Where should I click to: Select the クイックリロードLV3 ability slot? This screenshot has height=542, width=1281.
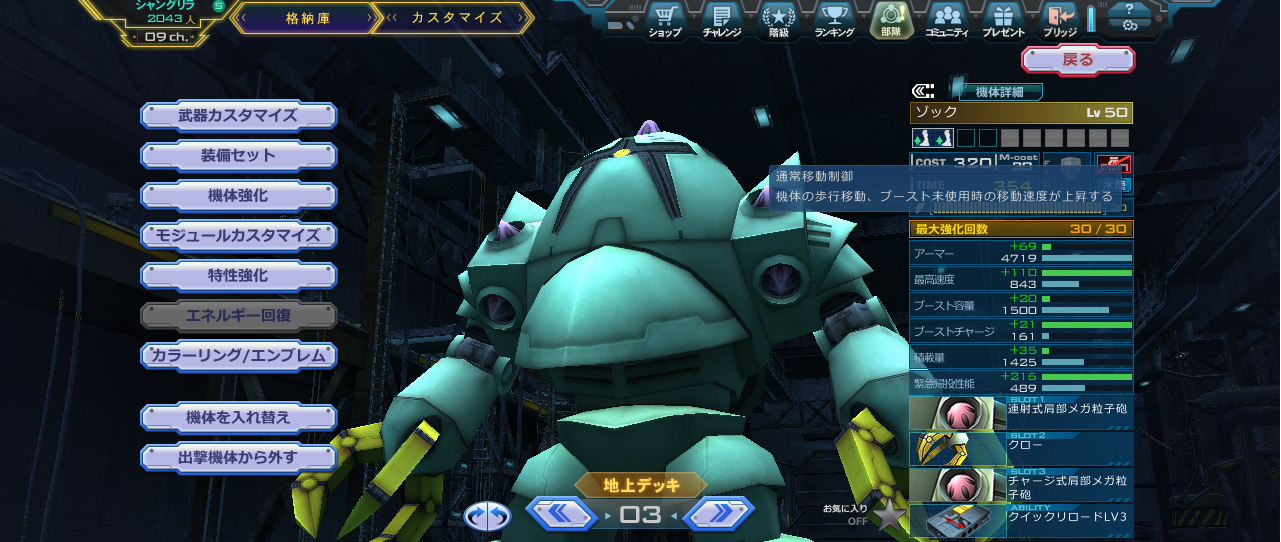[1021, 521]
